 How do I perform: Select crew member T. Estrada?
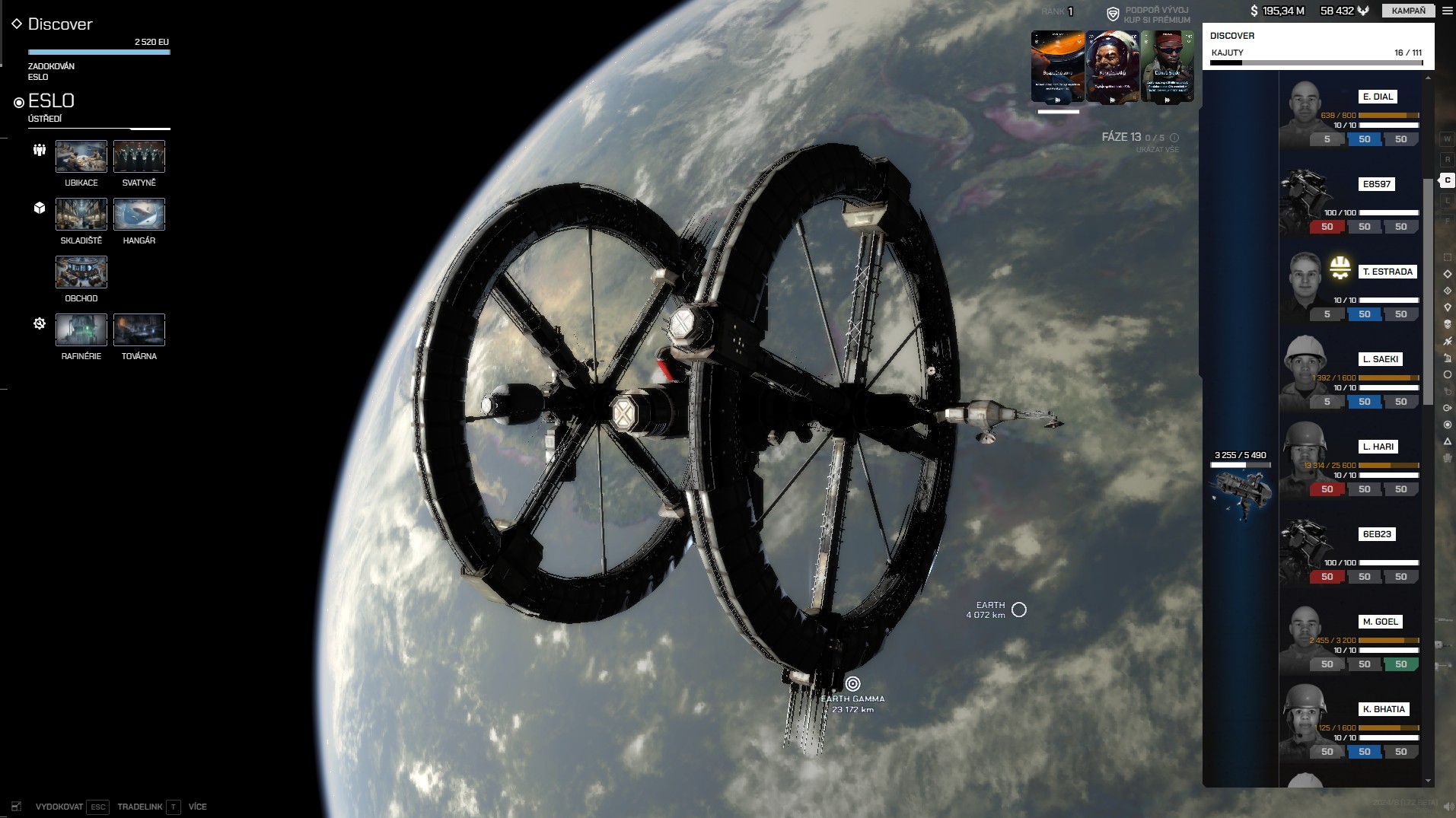click(x=1387, y=272)
